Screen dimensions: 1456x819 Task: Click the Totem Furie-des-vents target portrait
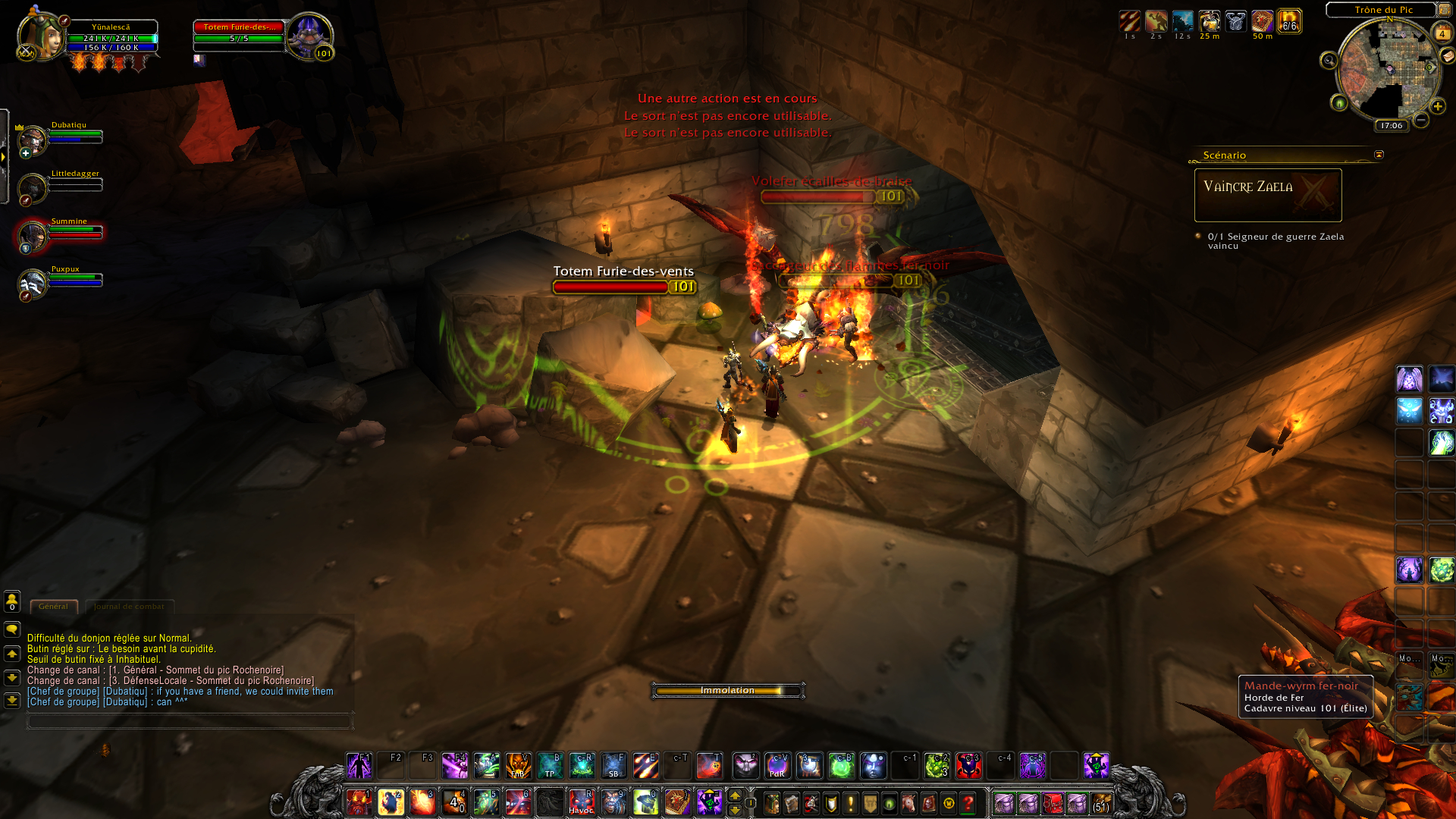(309, 35)
